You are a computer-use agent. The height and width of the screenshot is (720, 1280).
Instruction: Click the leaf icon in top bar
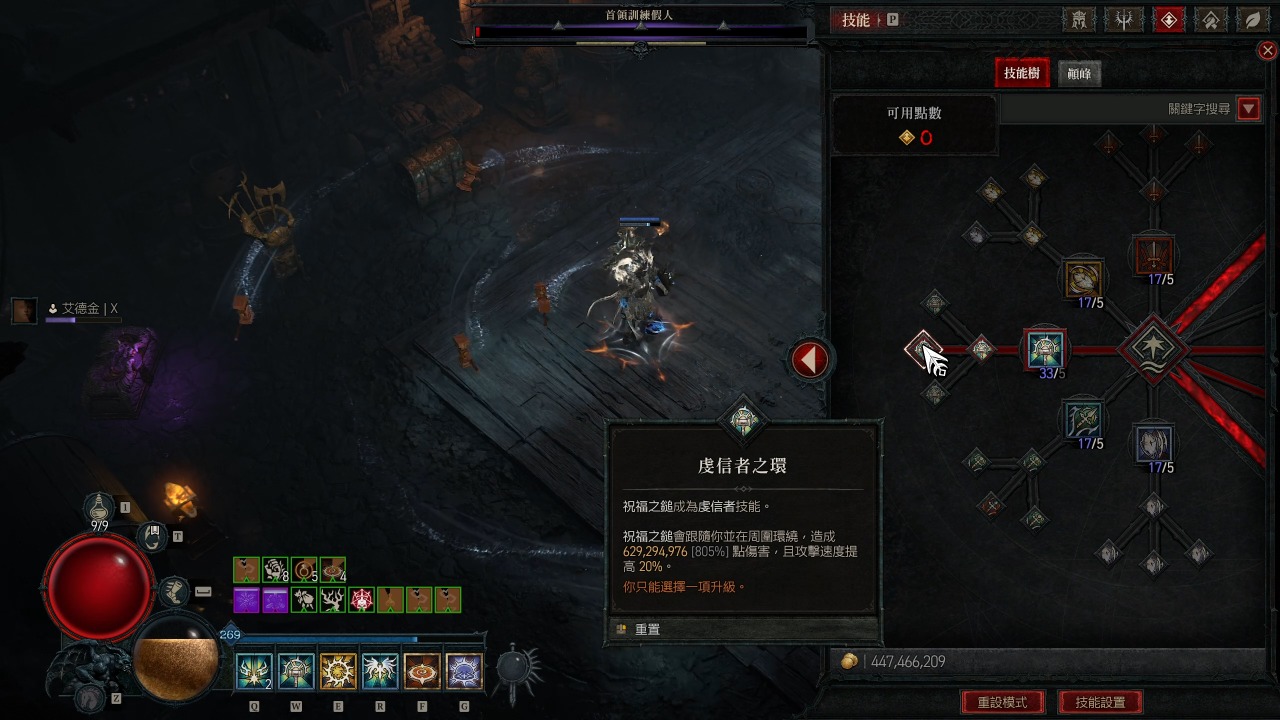1252,20
